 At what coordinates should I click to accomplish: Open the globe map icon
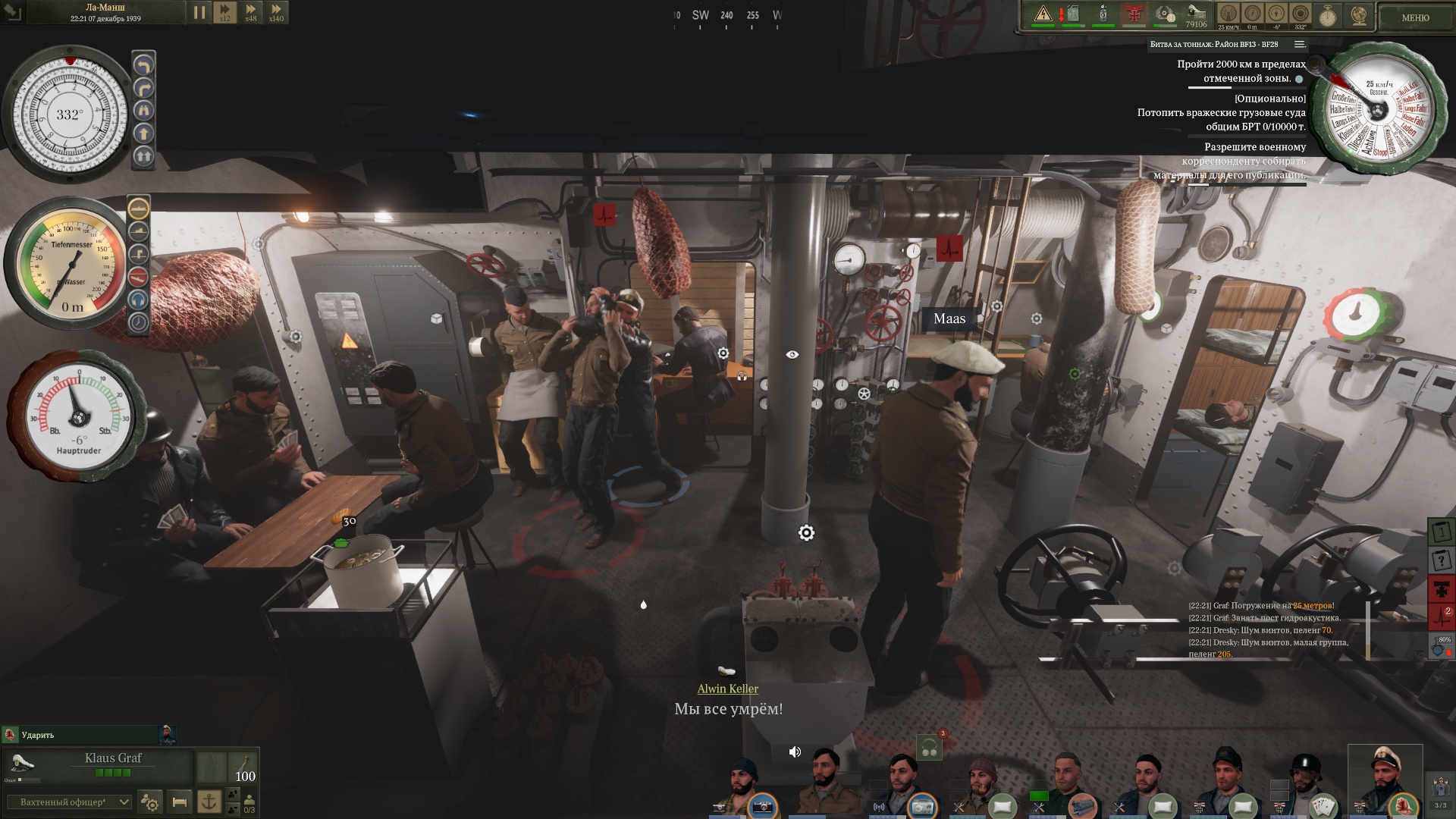pos(1358,15)
